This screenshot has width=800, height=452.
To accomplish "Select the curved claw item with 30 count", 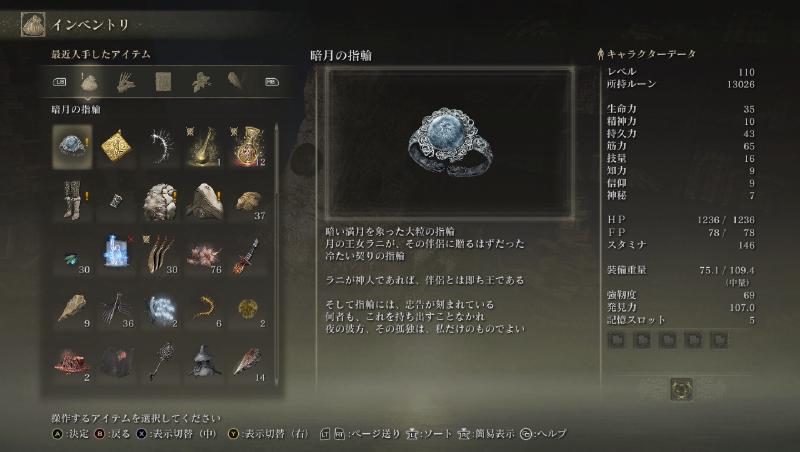I will pos(160,254).
